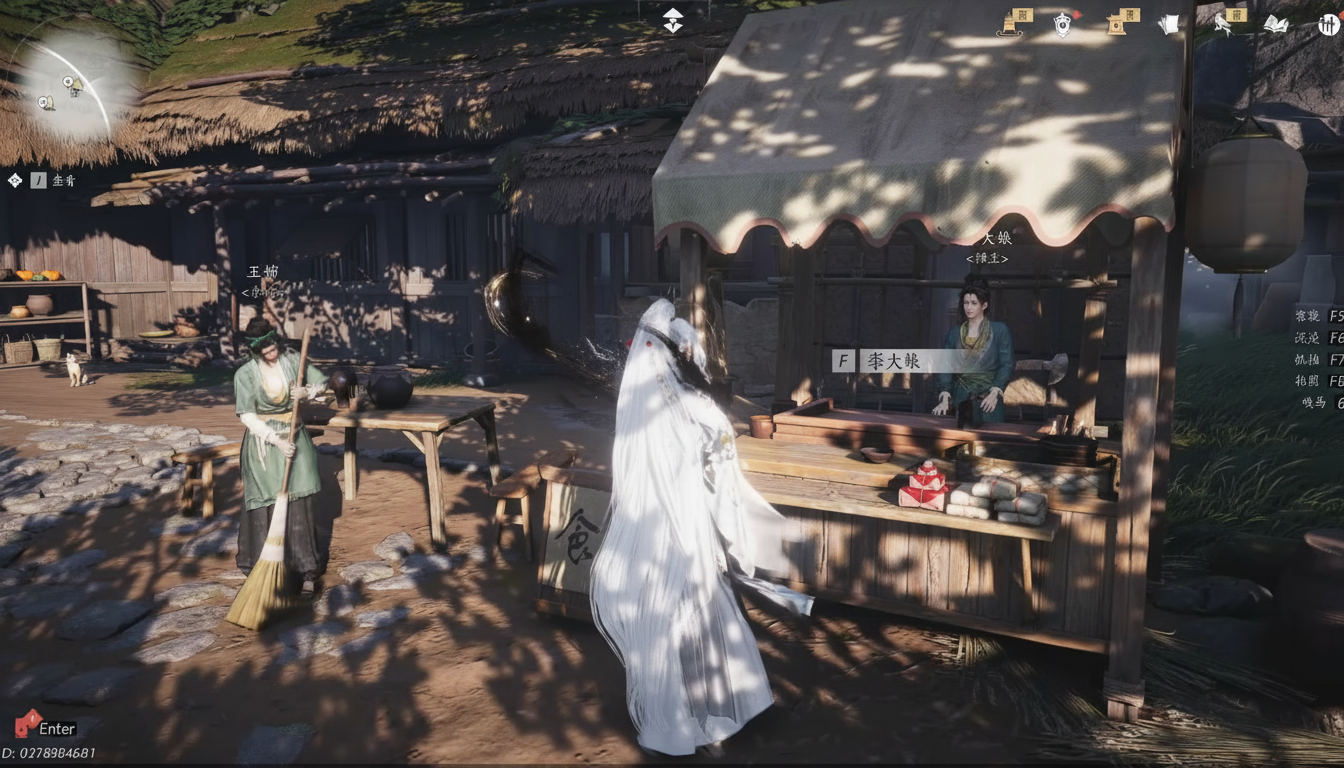Open the book/codex icon at top right

click(x=1277, y=24)
